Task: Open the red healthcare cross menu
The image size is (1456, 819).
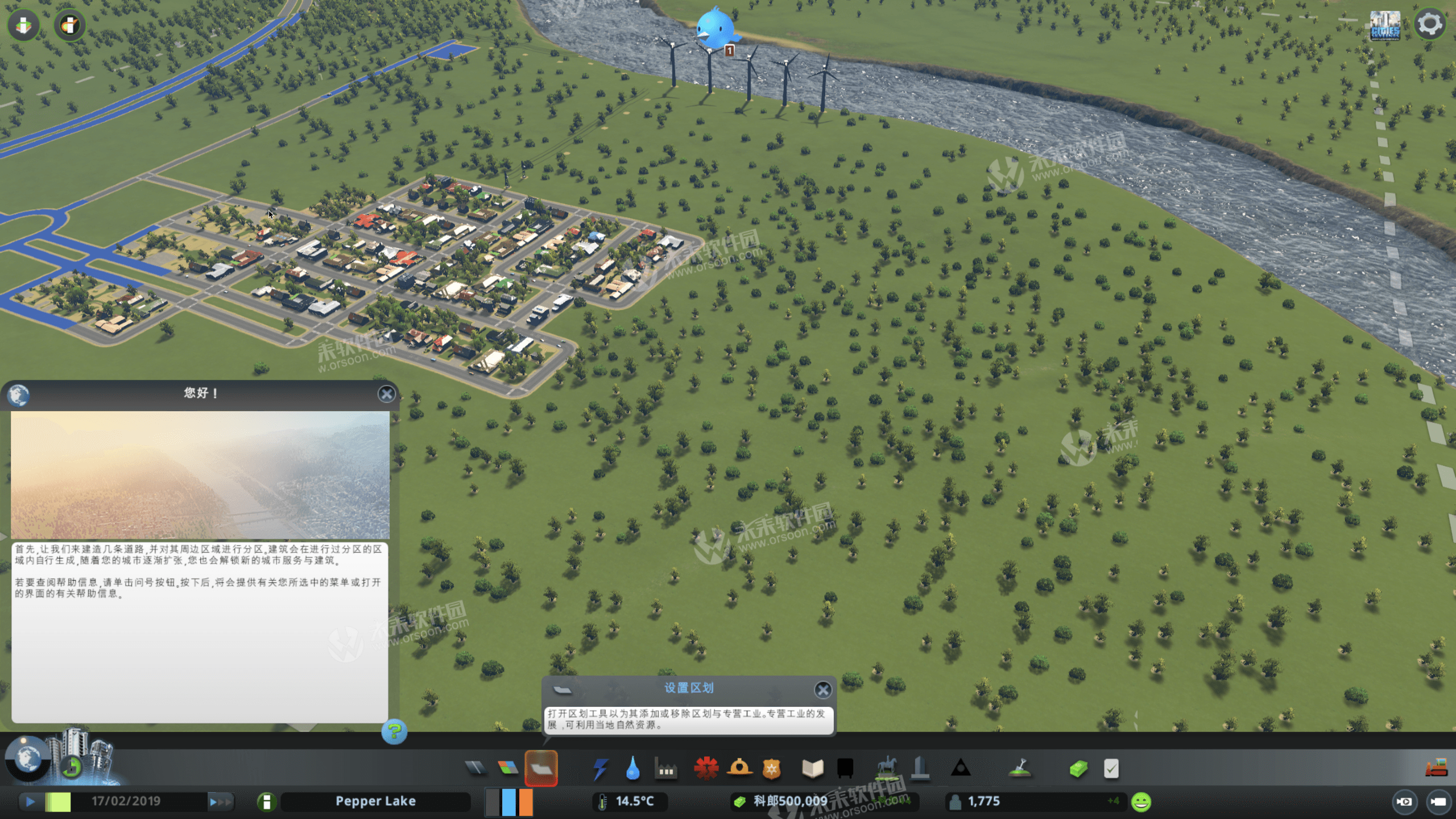Action: (x=706, y=768)
